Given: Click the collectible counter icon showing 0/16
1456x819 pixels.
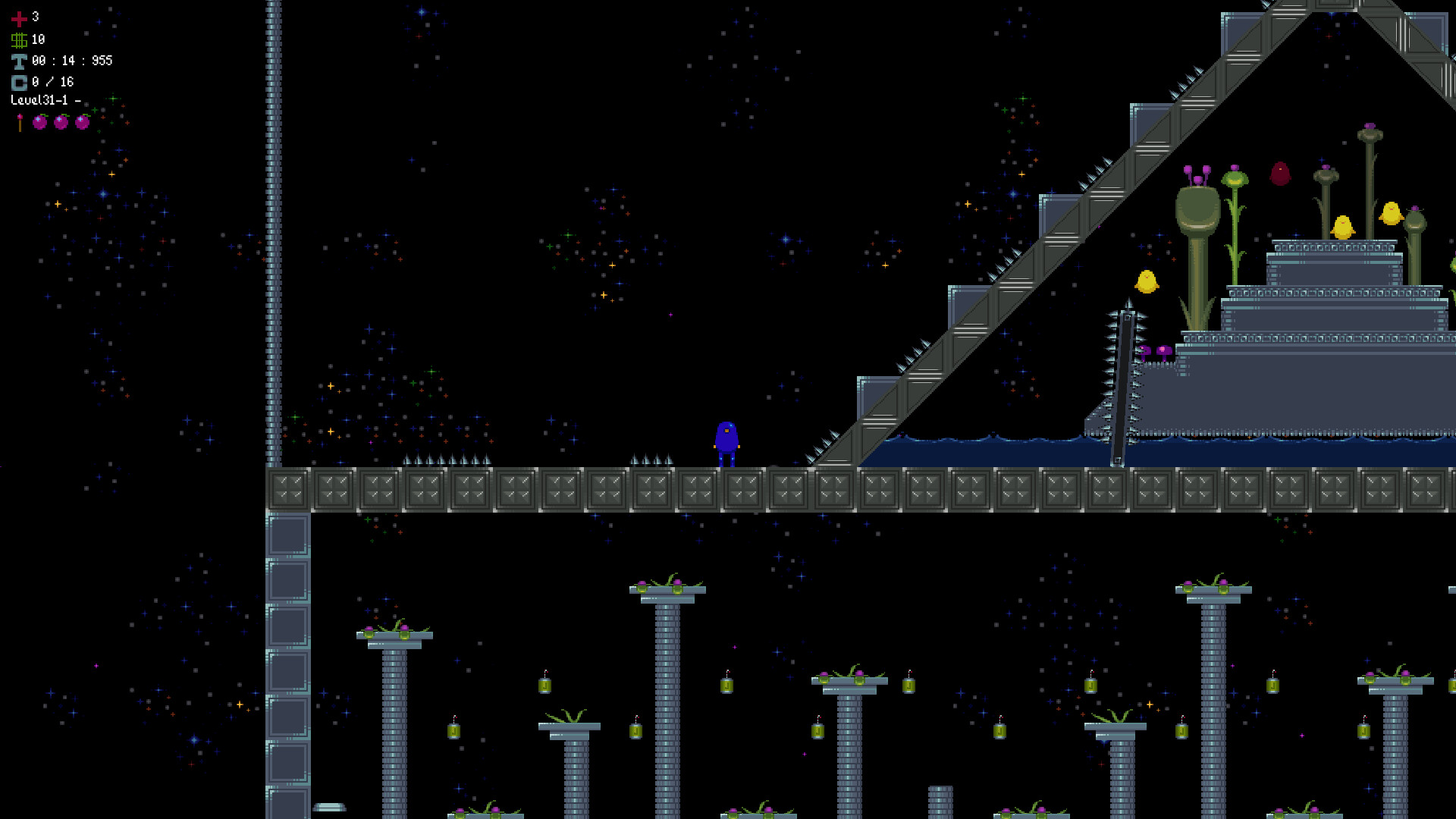Looking at the screenshot, I should pyautogui.click(x=19, y=82).
